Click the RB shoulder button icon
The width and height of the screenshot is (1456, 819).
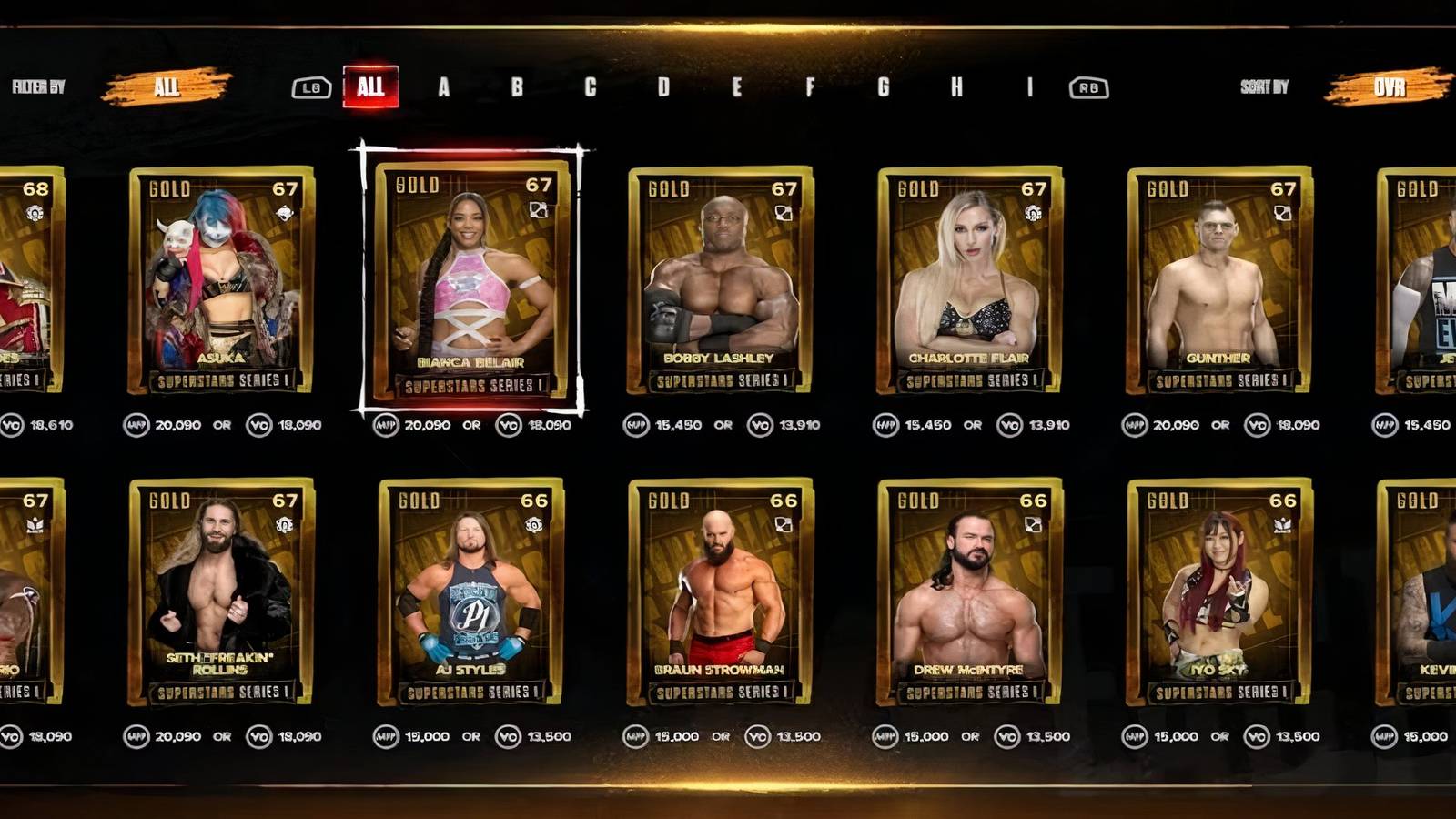(x=1091, y=88)
